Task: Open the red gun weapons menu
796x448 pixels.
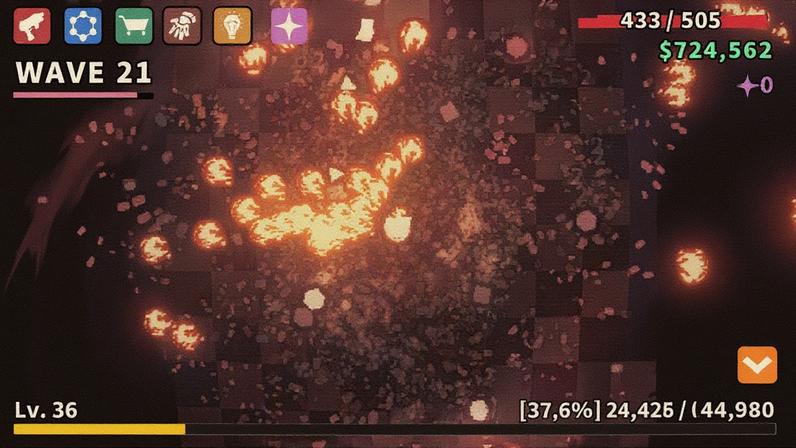Action: 32,26
